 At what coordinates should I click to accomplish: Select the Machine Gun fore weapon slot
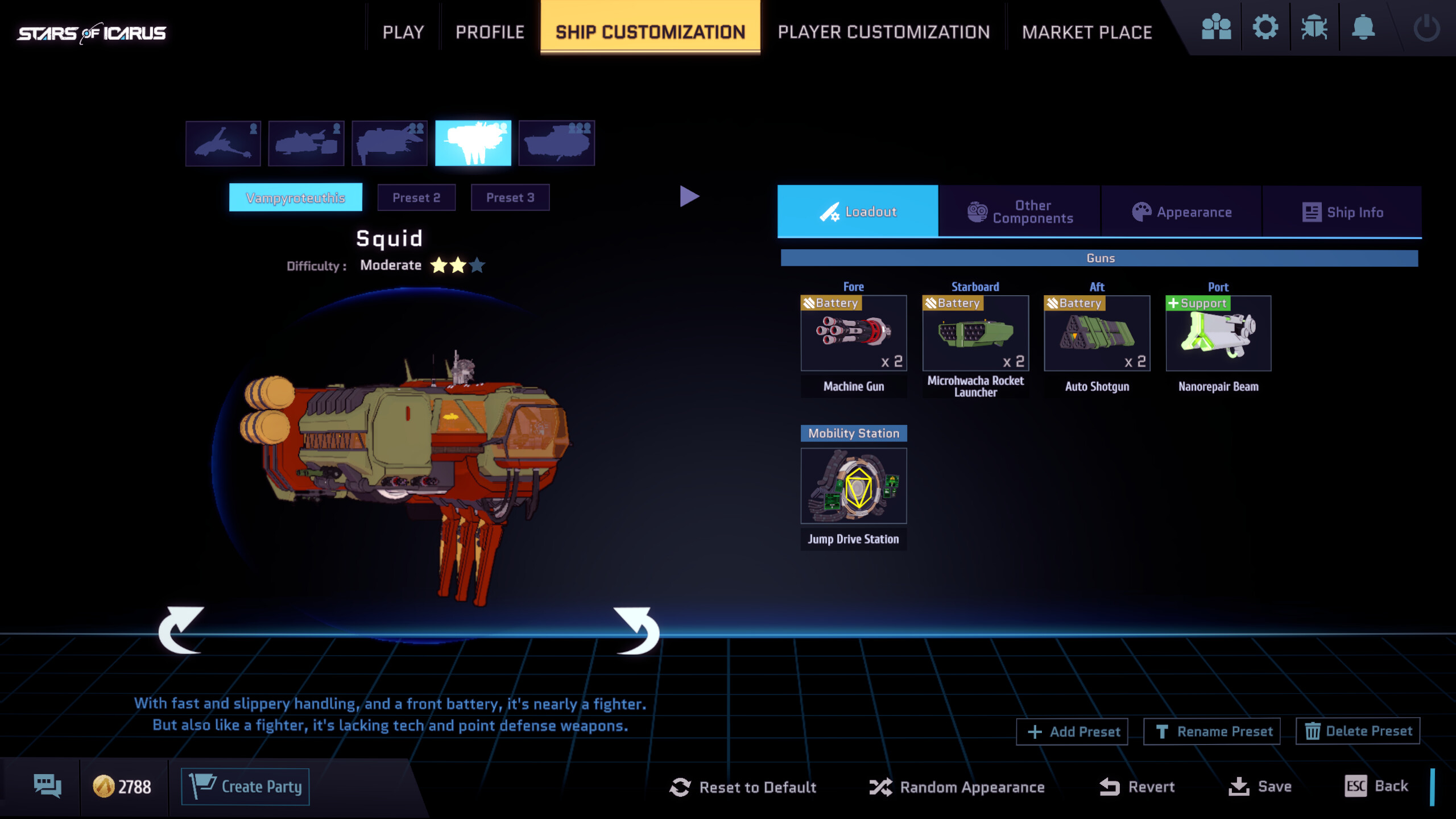pyautogui.click(x=854, y=334)
